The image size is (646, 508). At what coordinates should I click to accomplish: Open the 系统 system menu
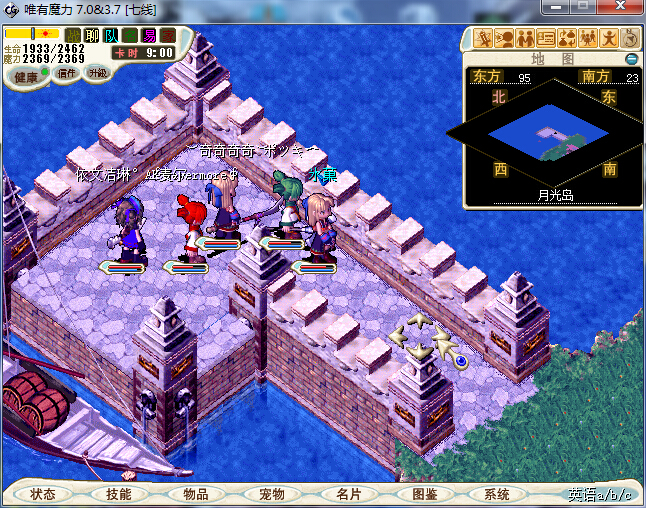coord(497,494)
